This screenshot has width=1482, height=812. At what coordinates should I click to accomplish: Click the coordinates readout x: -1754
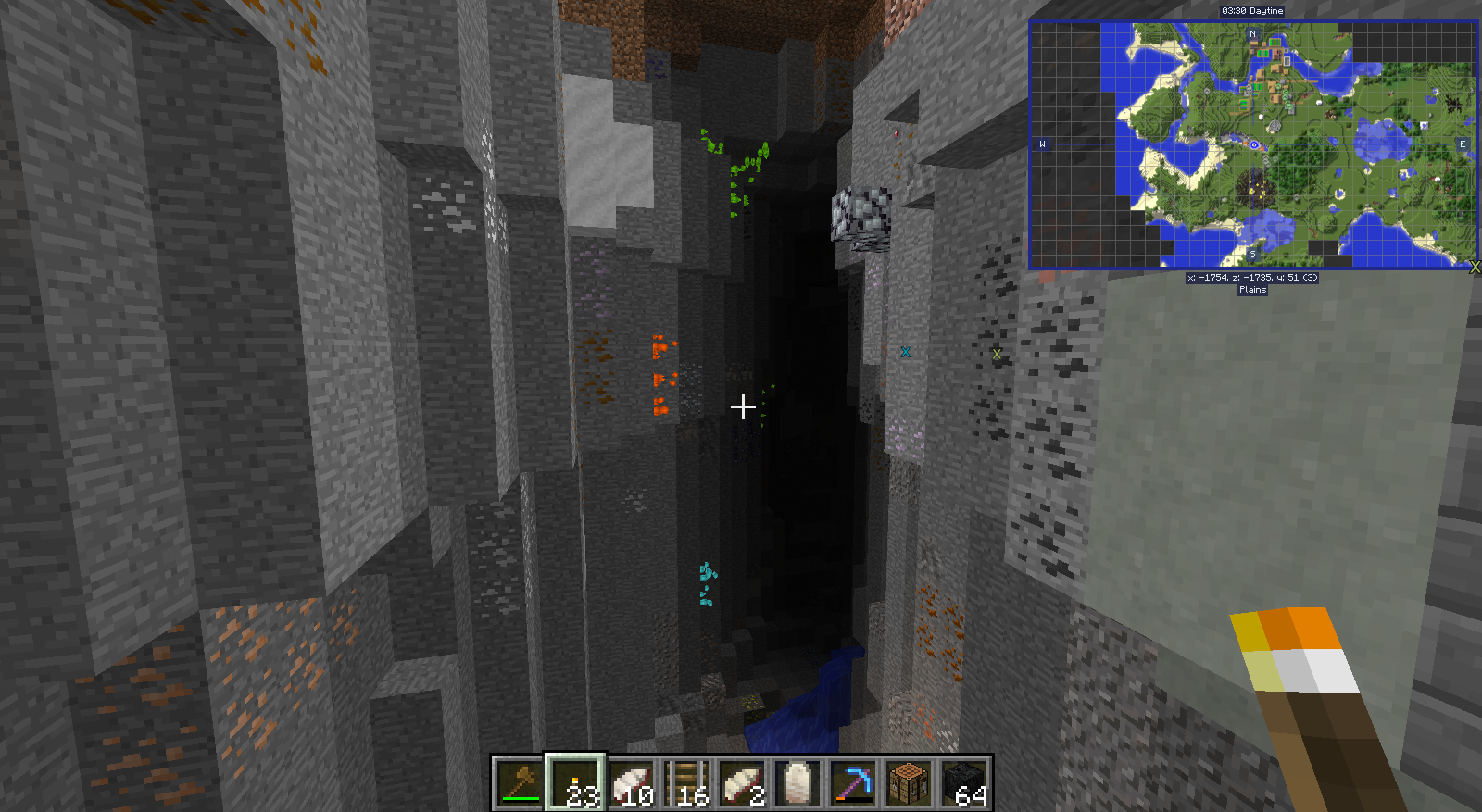1250,276
